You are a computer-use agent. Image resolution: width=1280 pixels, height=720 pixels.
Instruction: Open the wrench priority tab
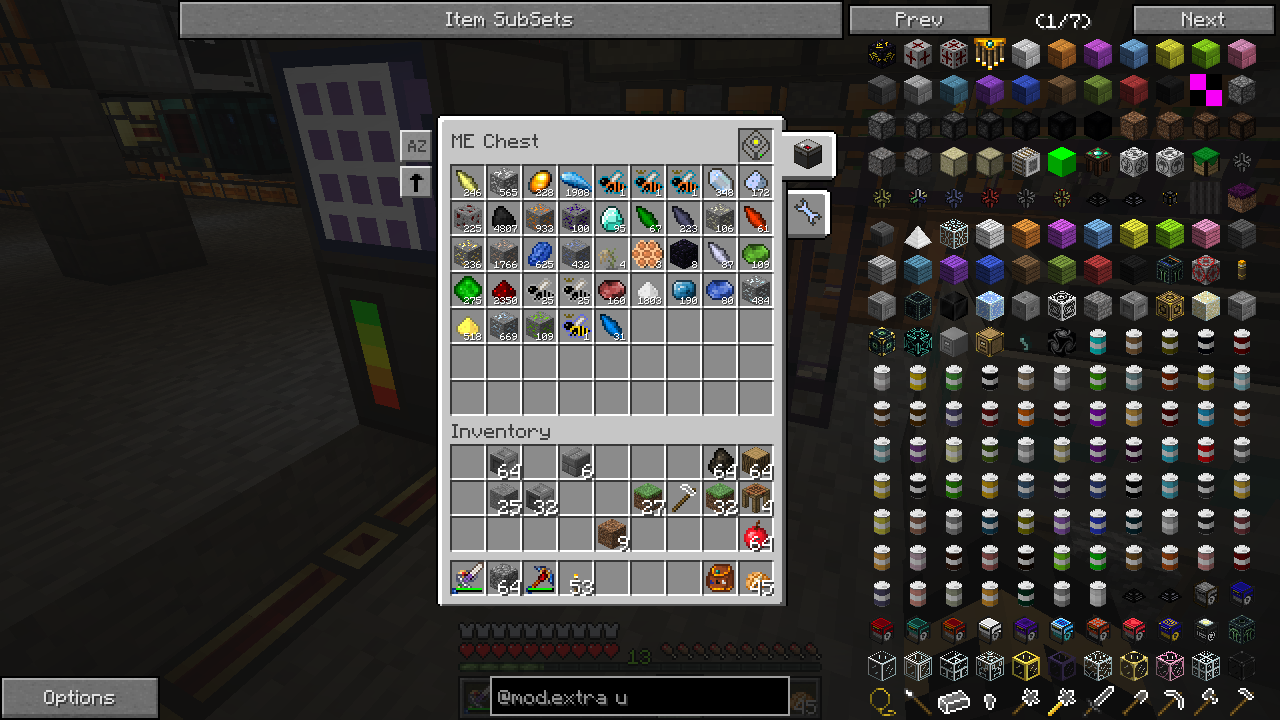pos(807,213)
